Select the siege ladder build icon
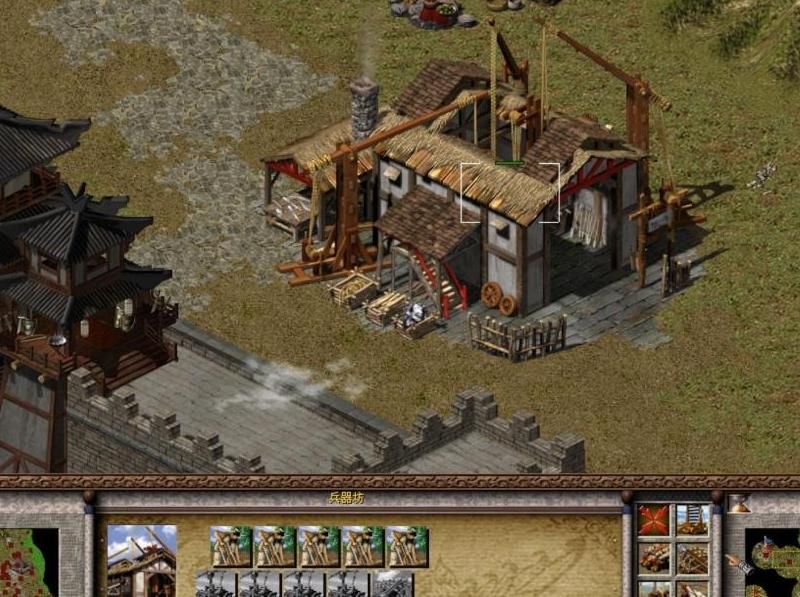 [x=692, y=520]
